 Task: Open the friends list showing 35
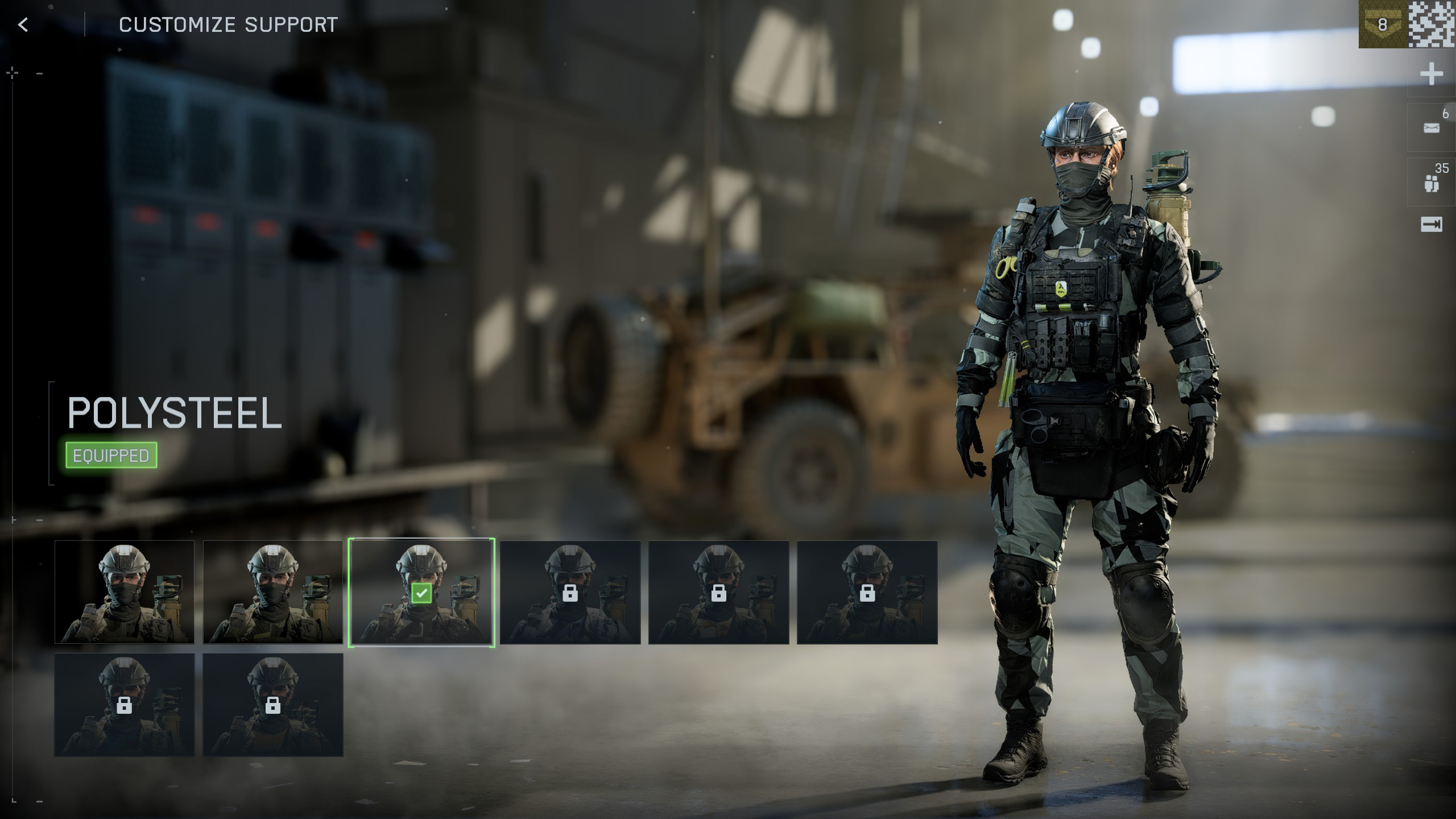pos(1431,183)
